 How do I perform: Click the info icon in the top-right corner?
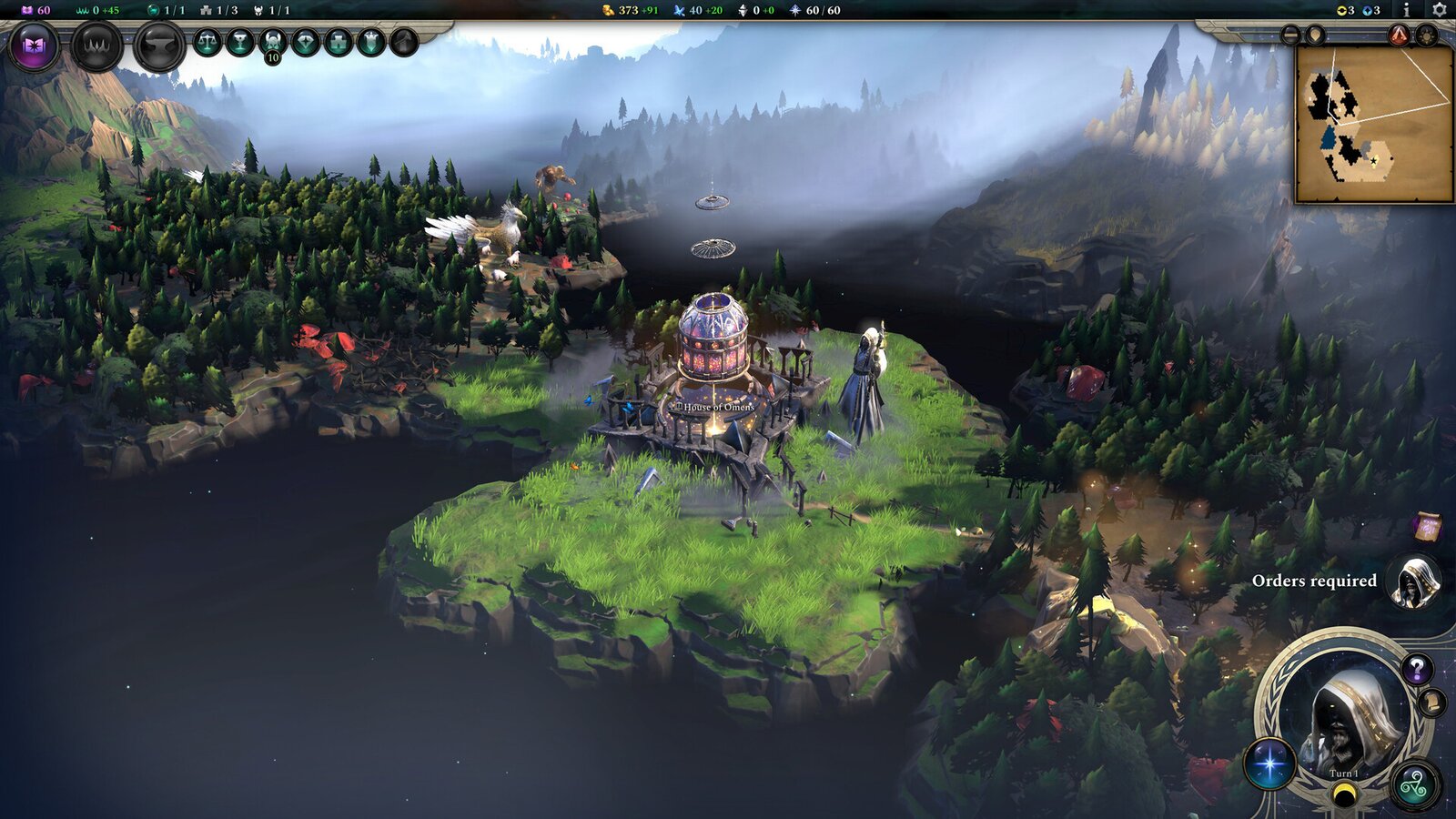click(1407, 11)
